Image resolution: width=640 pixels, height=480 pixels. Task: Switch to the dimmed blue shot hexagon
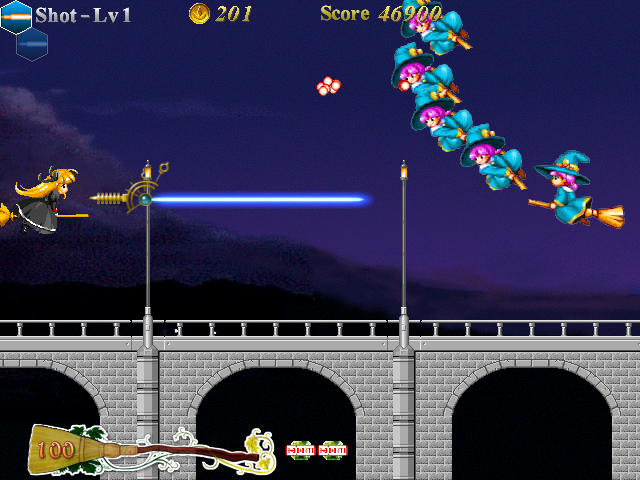pos(32,43)
